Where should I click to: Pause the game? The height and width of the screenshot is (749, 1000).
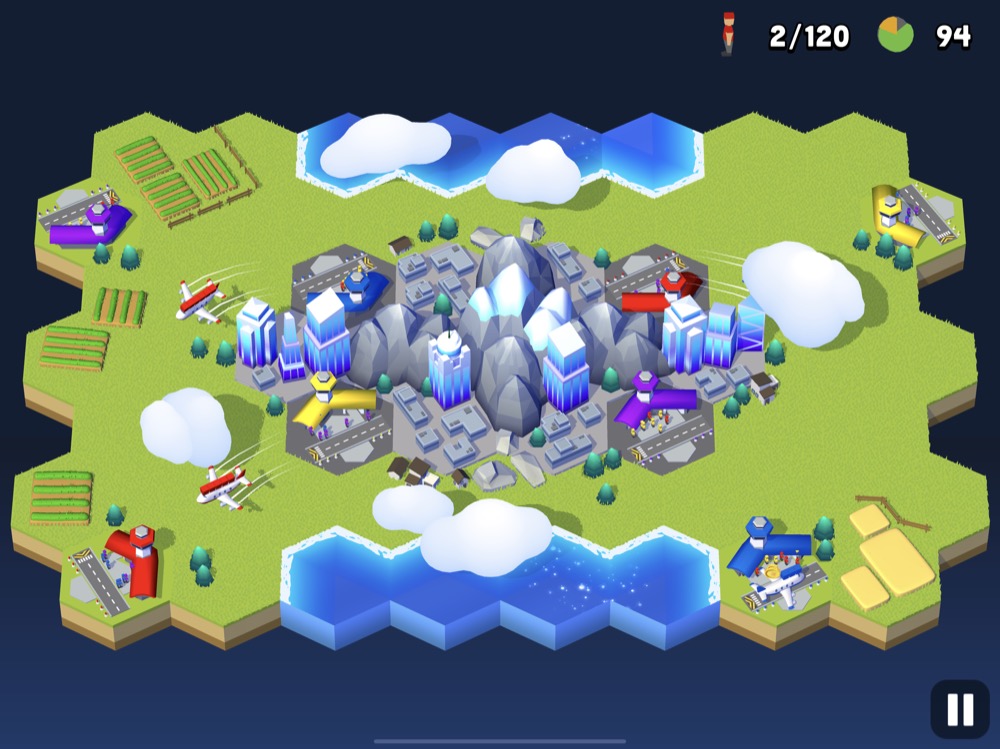[x=959, y=709]
